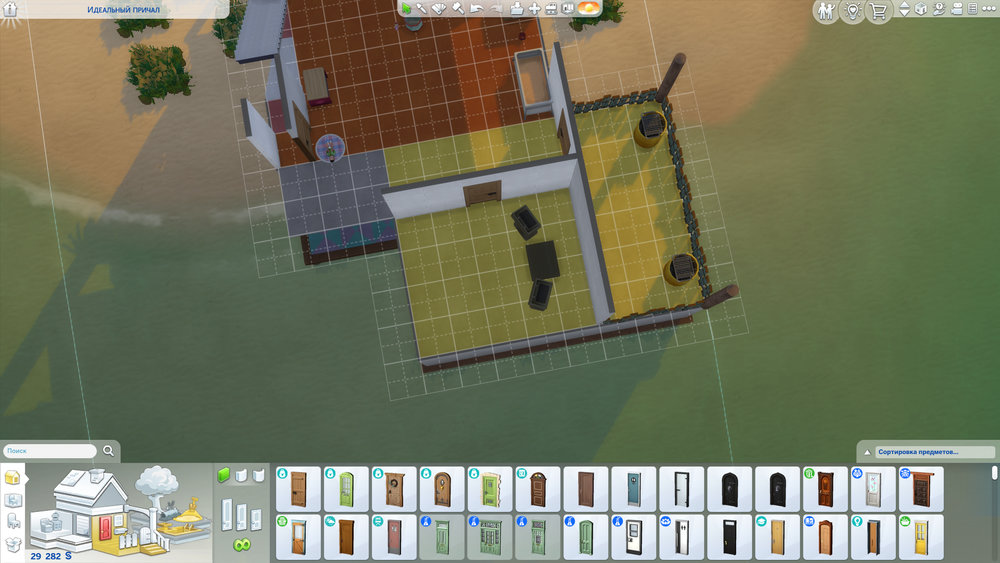Toggle the lightbulb button in top right
Image resolution: width=1000 pixels, height=563 pixels.
coord(852,11)
